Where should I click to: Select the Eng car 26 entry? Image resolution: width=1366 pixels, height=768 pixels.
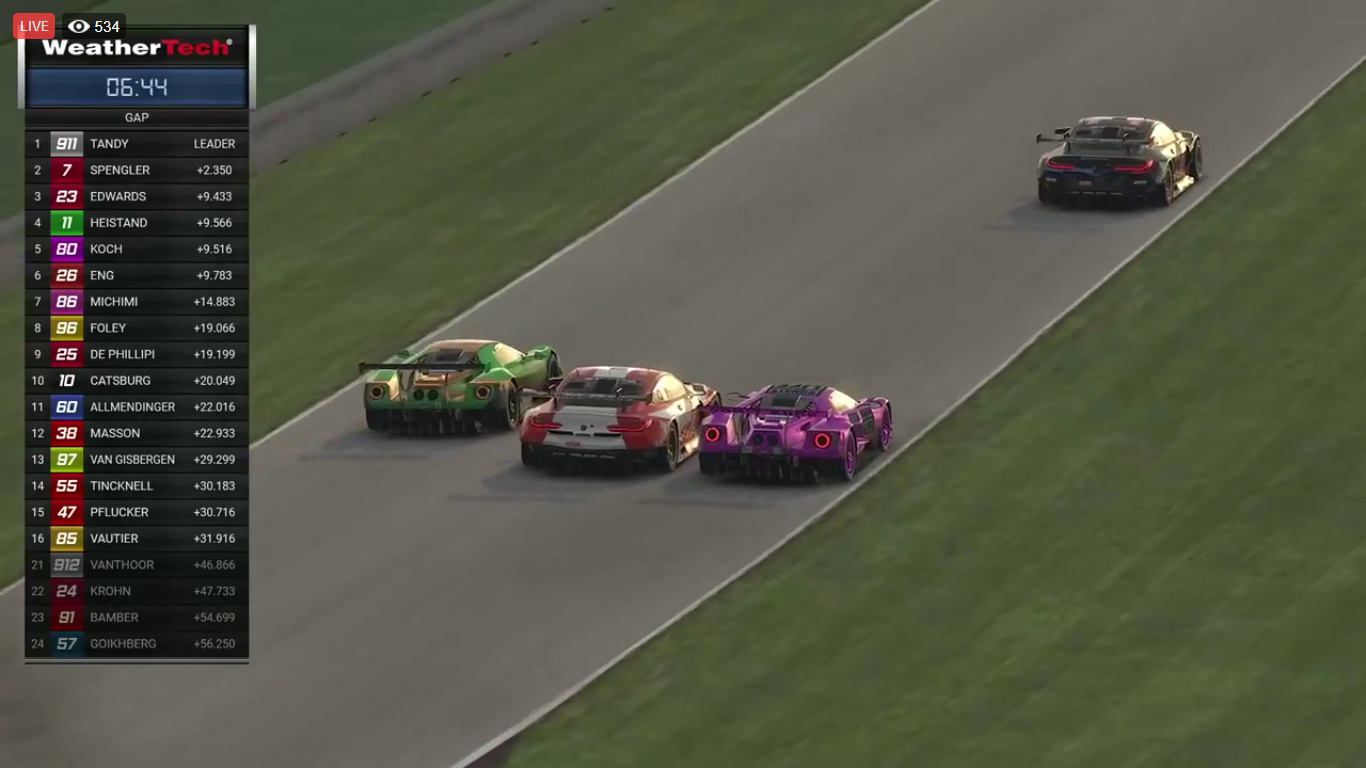(x=137, y=275)
